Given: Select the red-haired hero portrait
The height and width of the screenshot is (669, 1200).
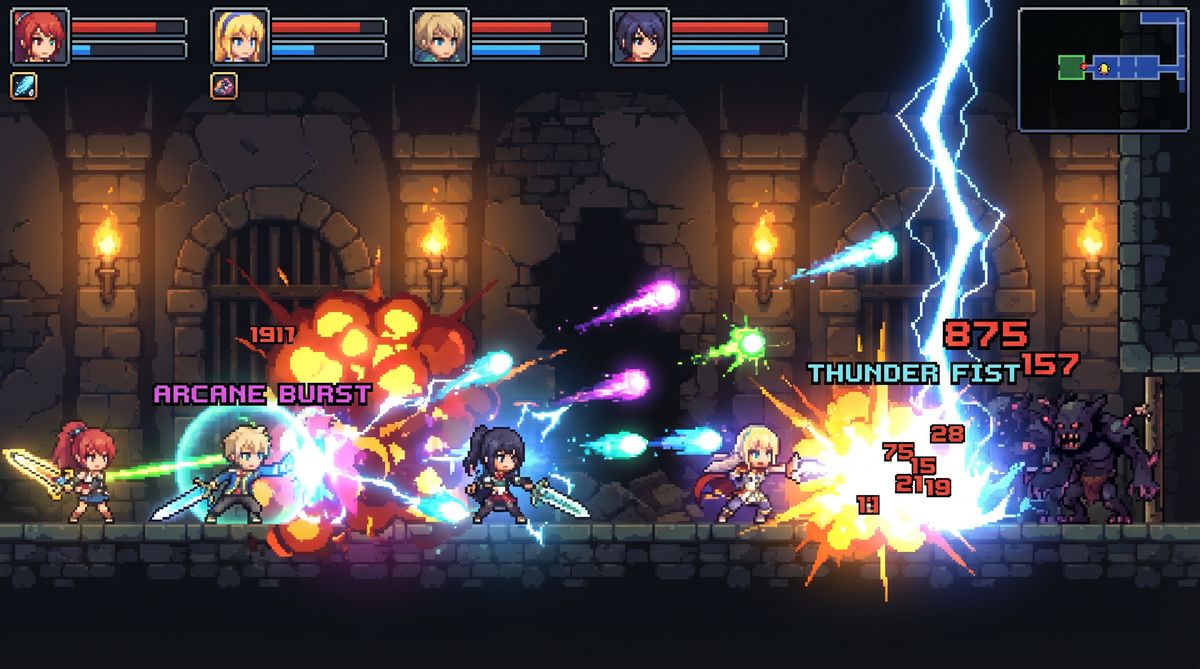Looking at the screenshot, I should tap(40, 37).
